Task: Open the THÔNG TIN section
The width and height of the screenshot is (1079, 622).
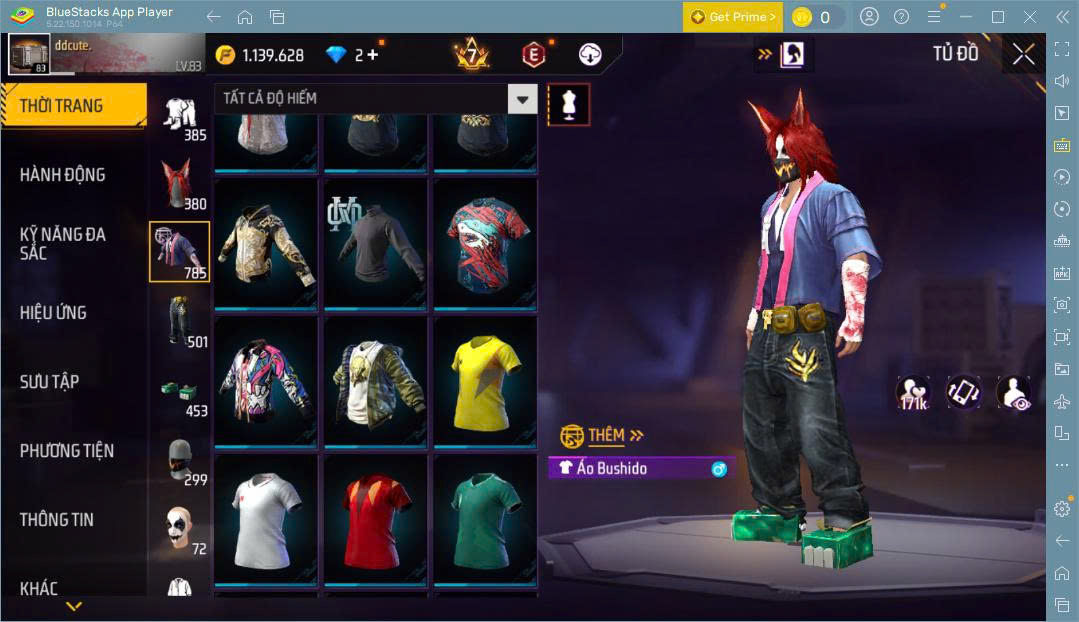Action: pyautogui.click(x=56, y=520)
